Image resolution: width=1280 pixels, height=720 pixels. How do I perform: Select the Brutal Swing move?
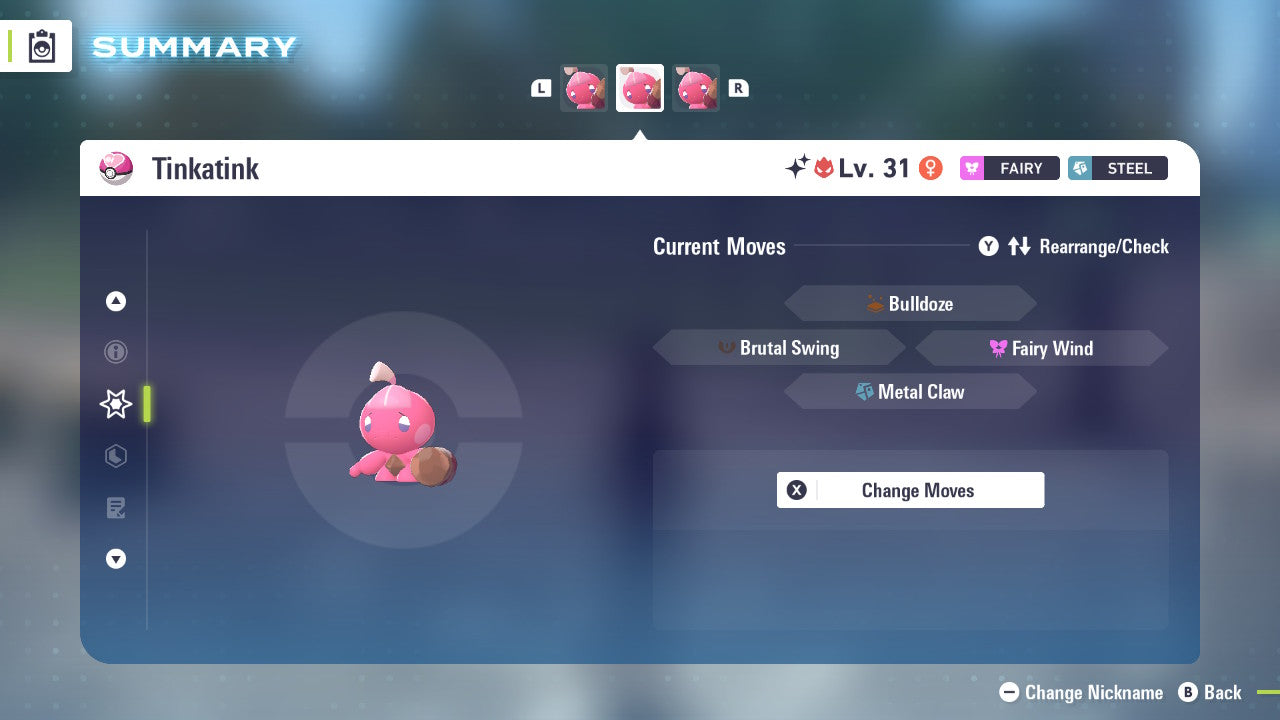point(778,348)
